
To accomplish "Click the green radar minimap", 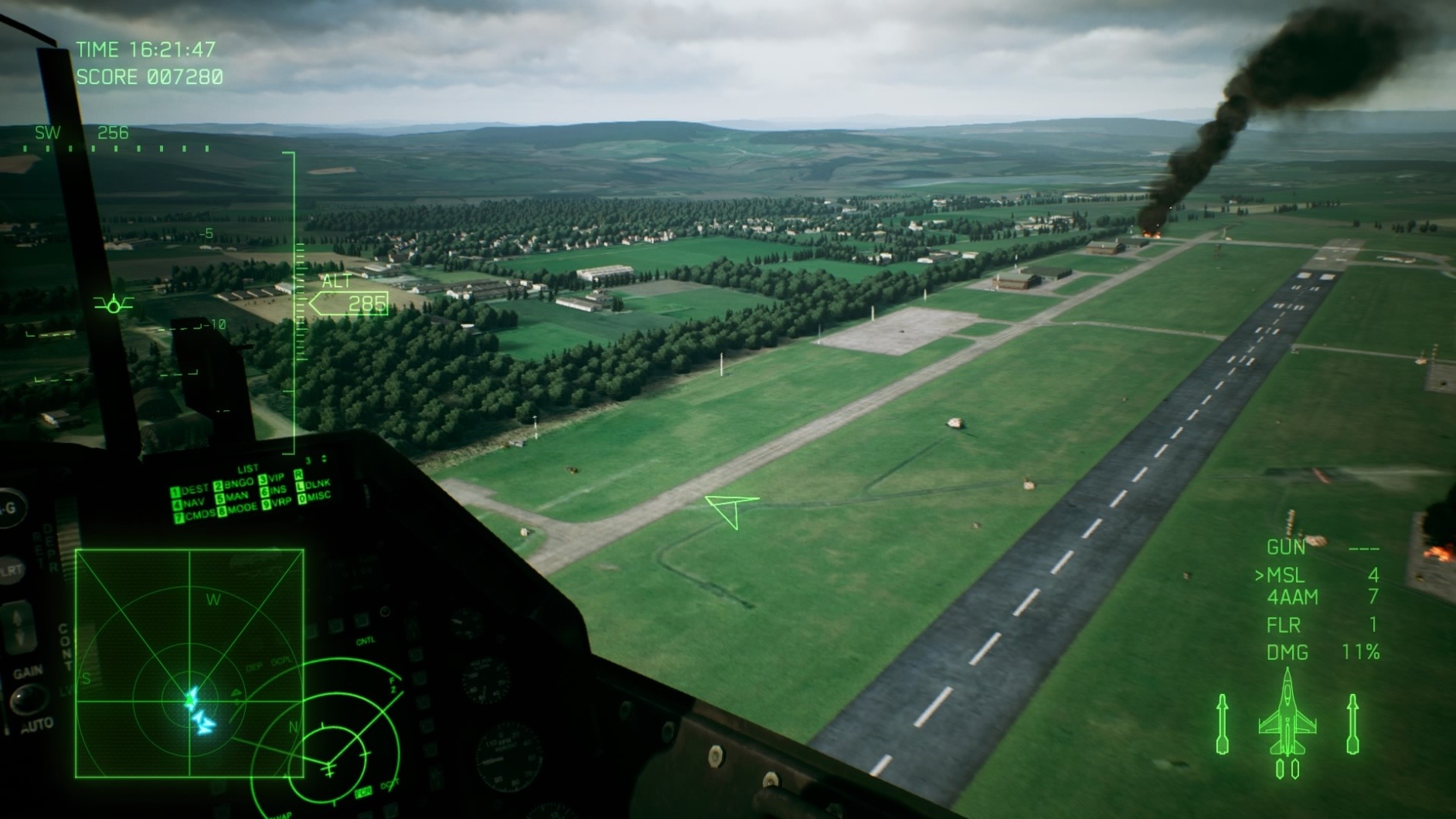I will [x=189, y=663].
